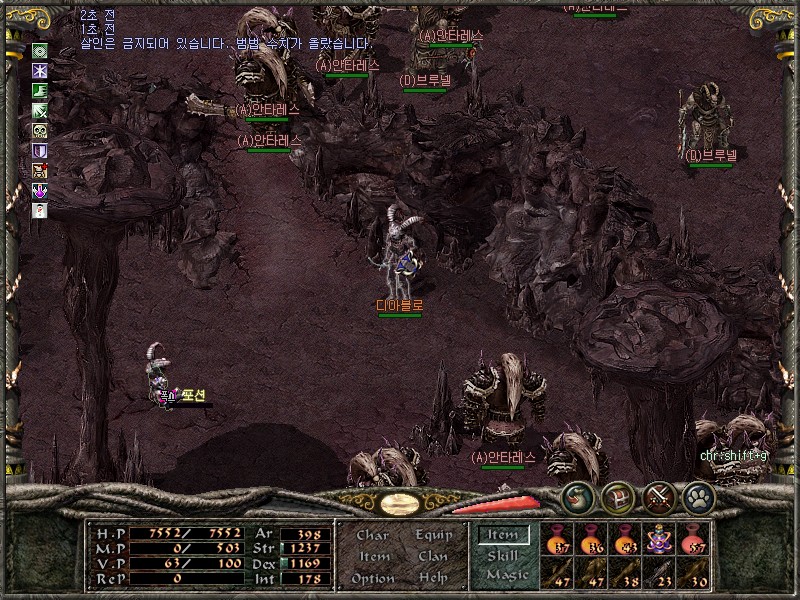Click the round green dragon button
Viewport: 800px width, 600px height.
click(578, 497)
